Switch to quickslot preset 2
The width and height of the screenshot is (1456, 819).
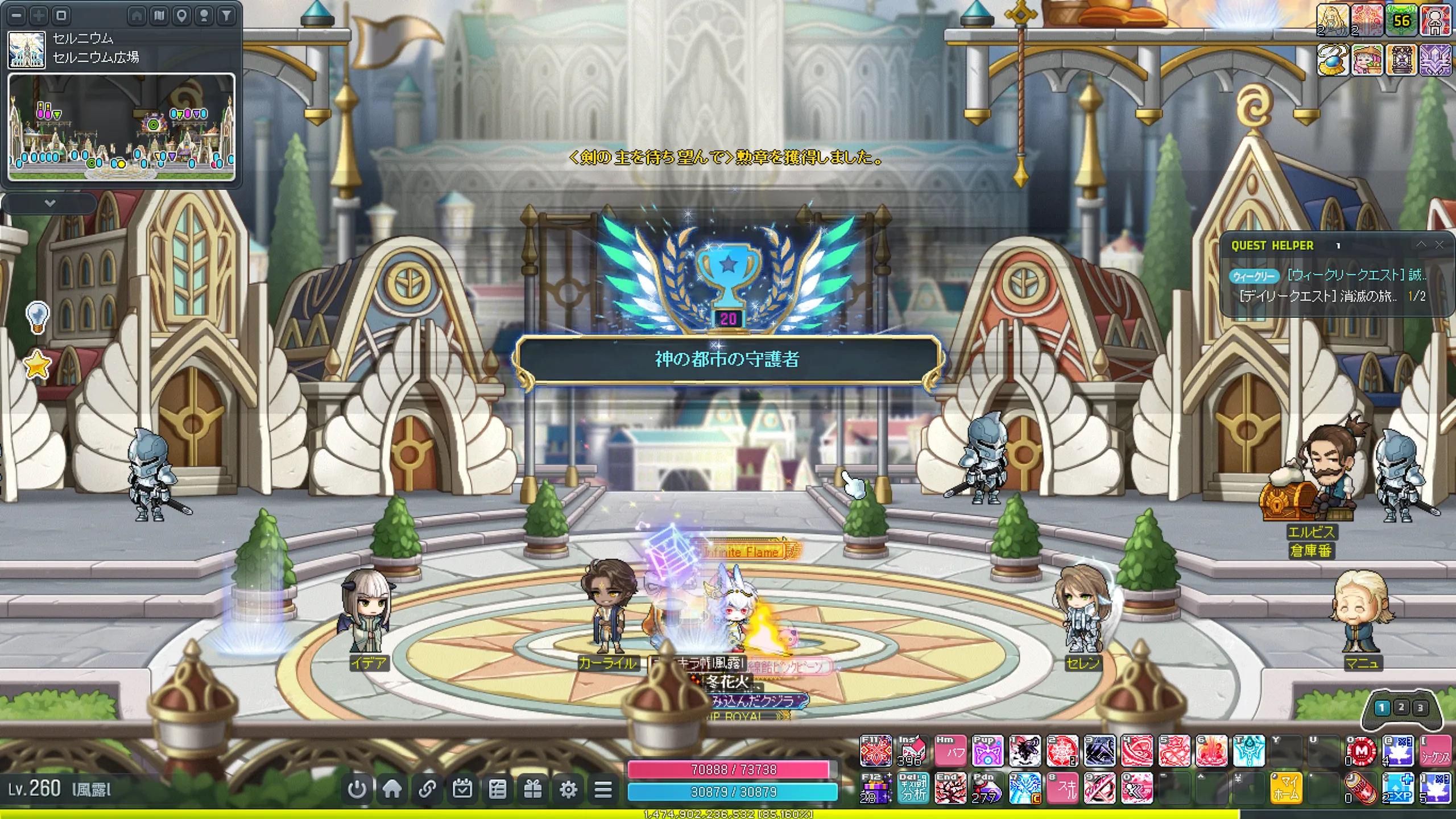[x=1401, y=707]
